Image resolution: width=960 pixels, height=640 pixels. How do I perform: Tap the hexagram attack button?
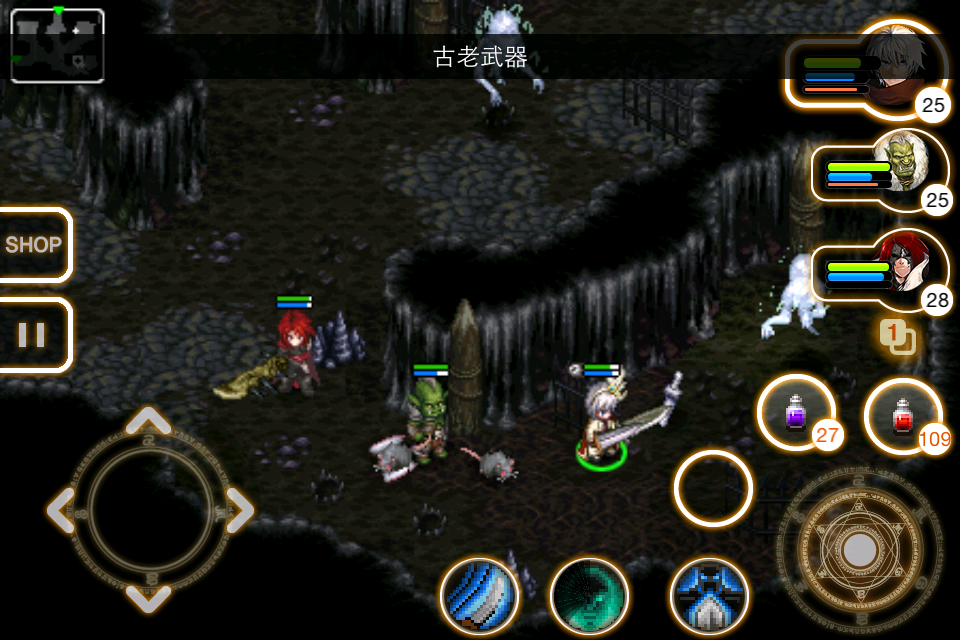(x=858, y=549)
